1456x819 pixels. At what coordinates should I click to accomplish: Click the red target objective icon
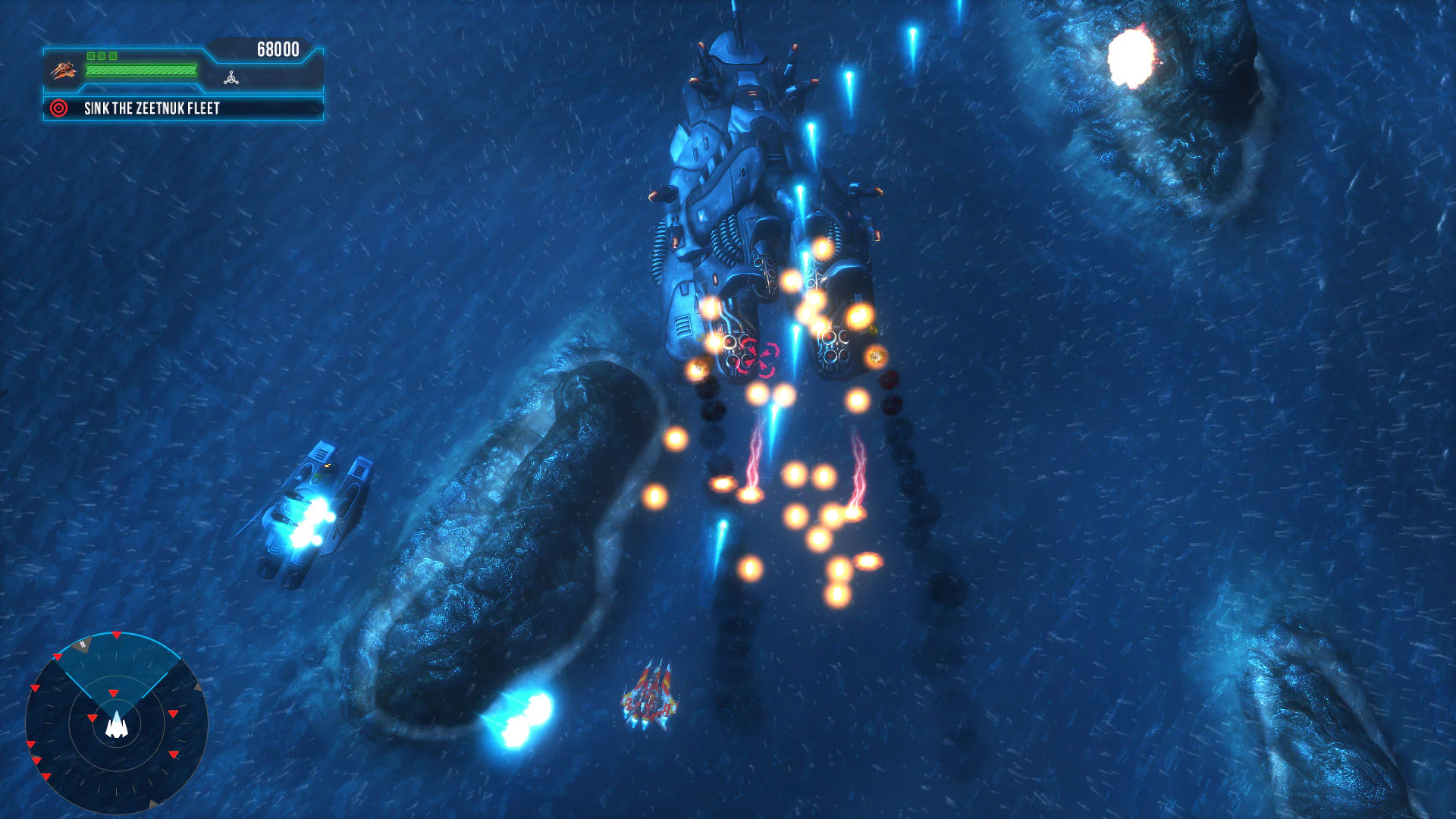(58, 108)
